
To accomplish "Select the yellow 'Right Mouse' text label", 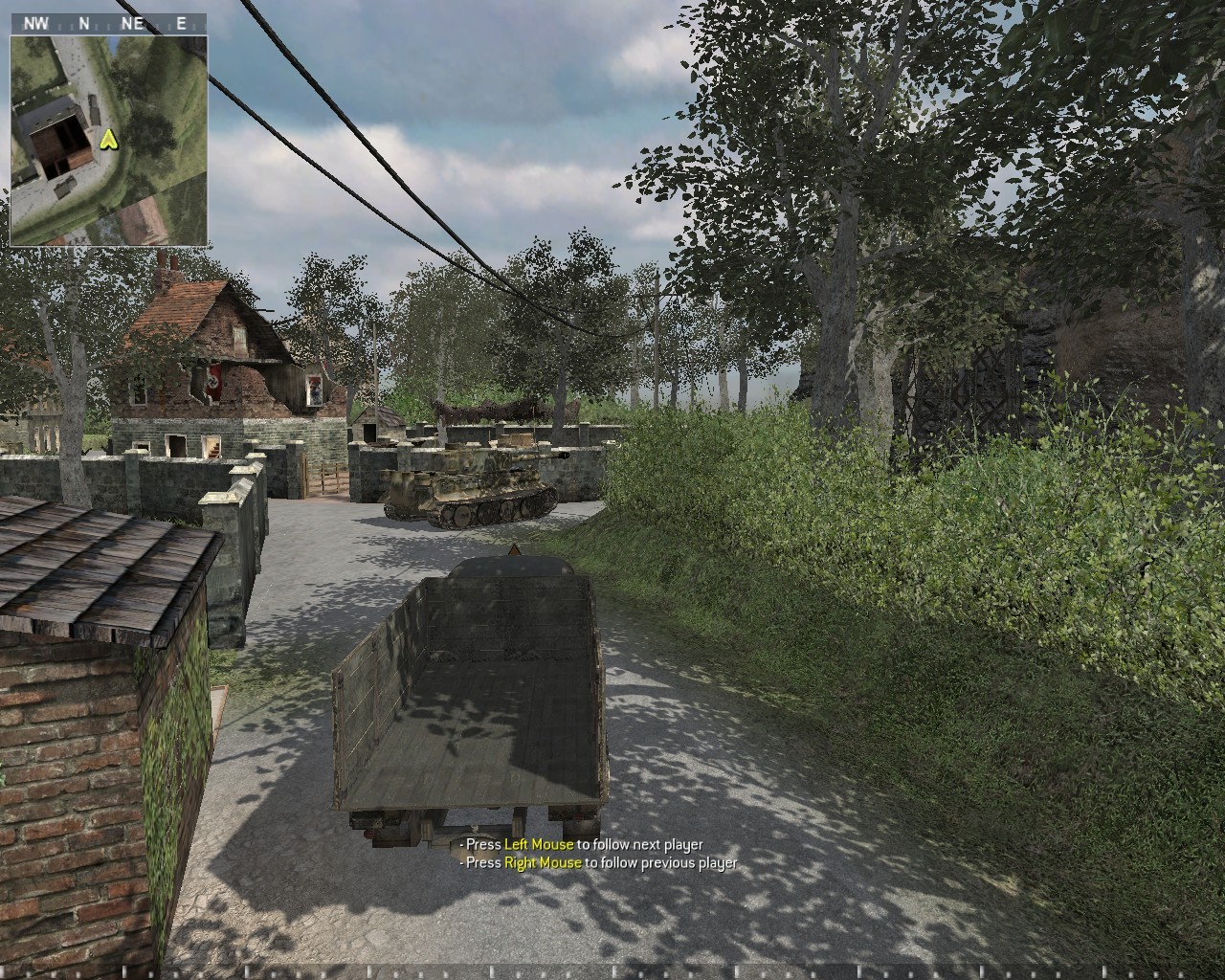I will pos(543,863).
